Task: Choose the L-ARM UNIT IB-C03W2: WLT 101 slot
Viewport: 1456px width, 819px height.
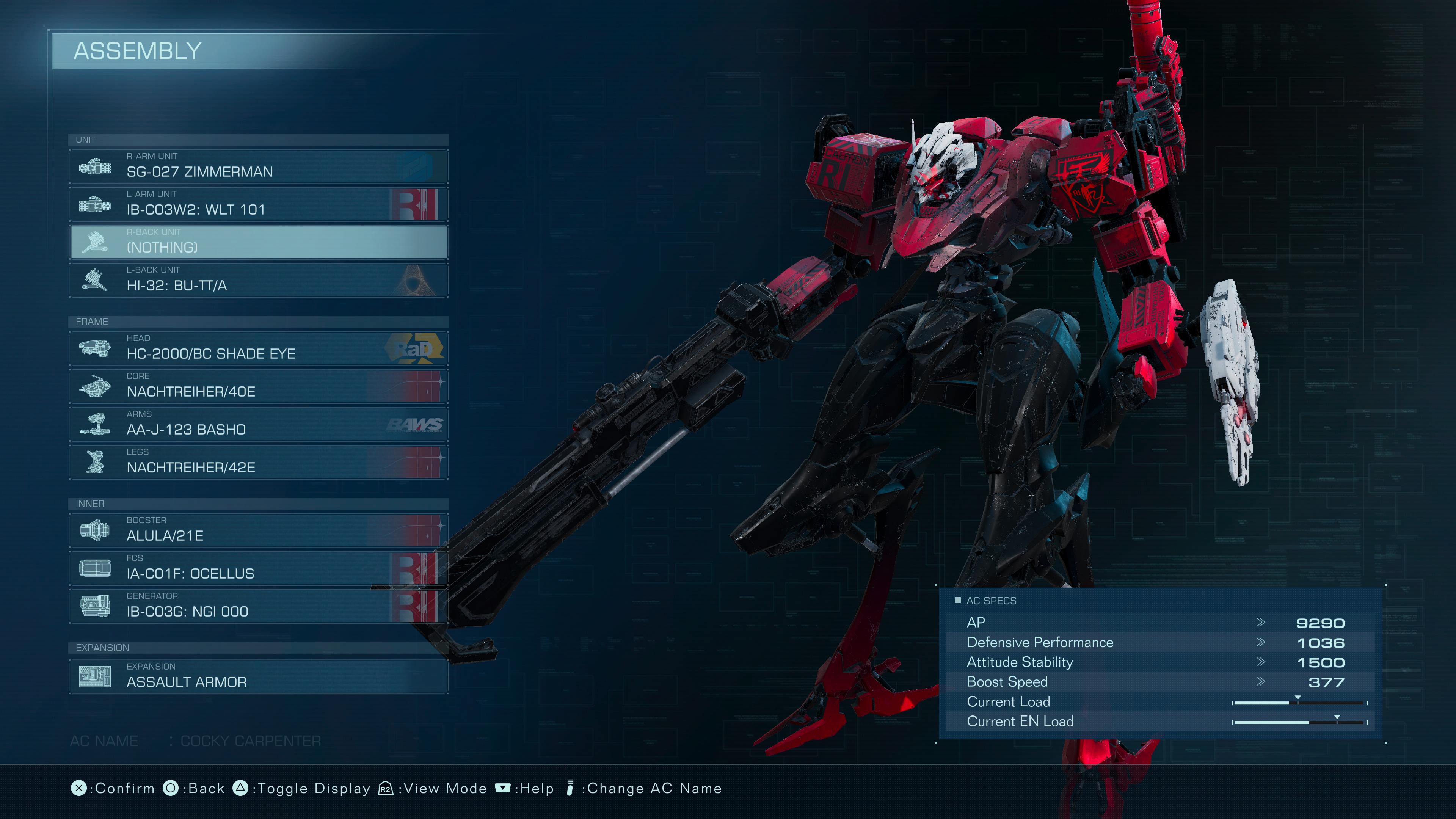Action: pyautogui.click(x=258, y=204)
